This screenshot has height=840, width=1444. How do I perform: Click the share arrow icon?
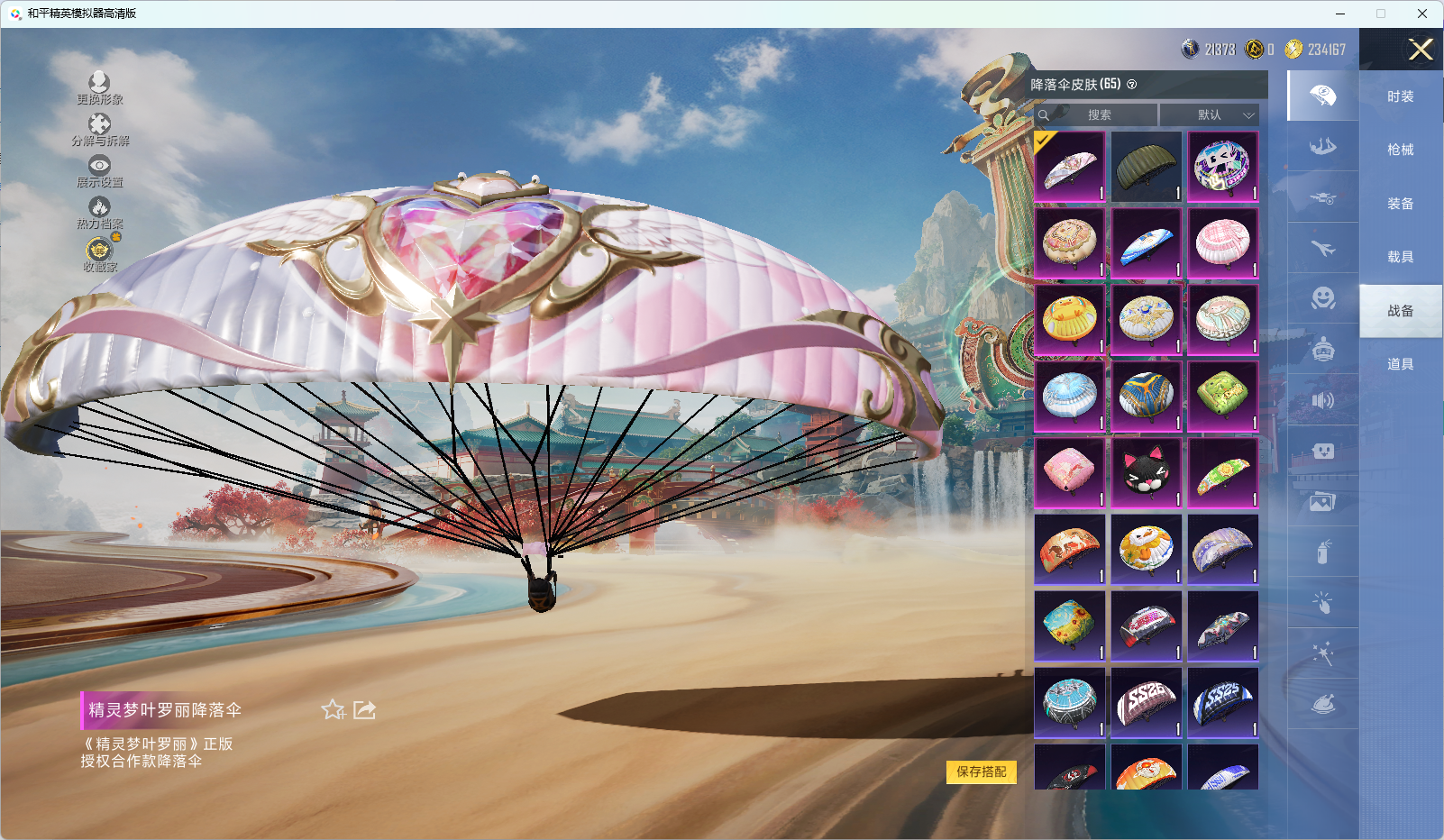coord(364,710)
